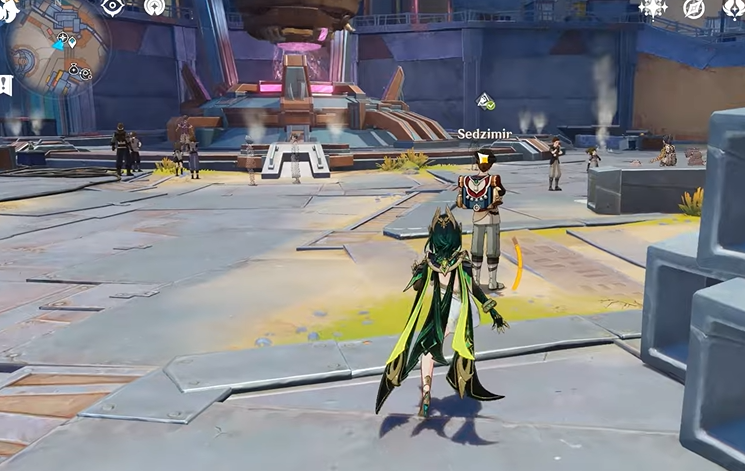
Task: Open the circular minimap
Action: (57, 47)
